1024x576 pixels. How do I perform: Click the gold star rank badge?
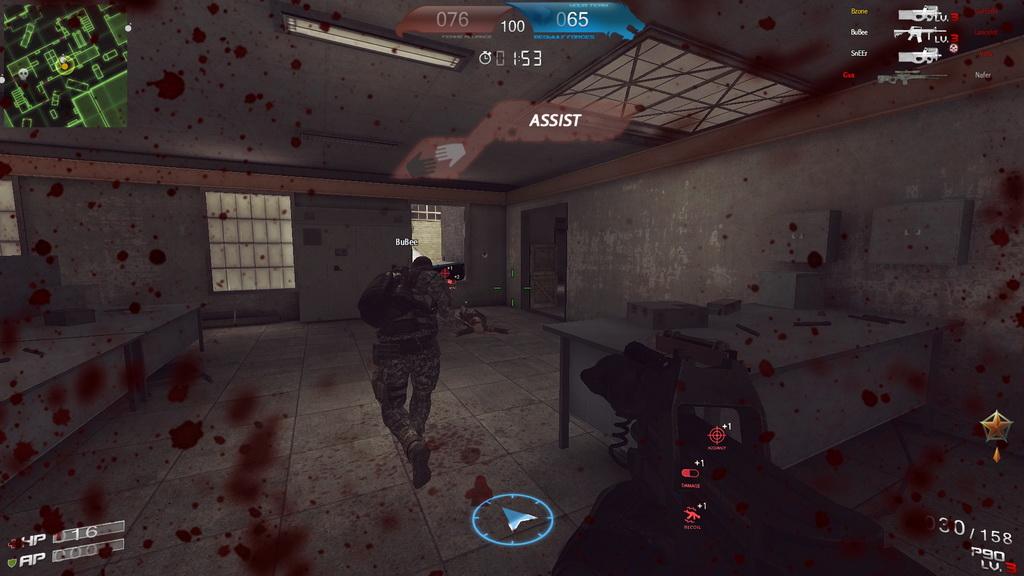[995, 428]
